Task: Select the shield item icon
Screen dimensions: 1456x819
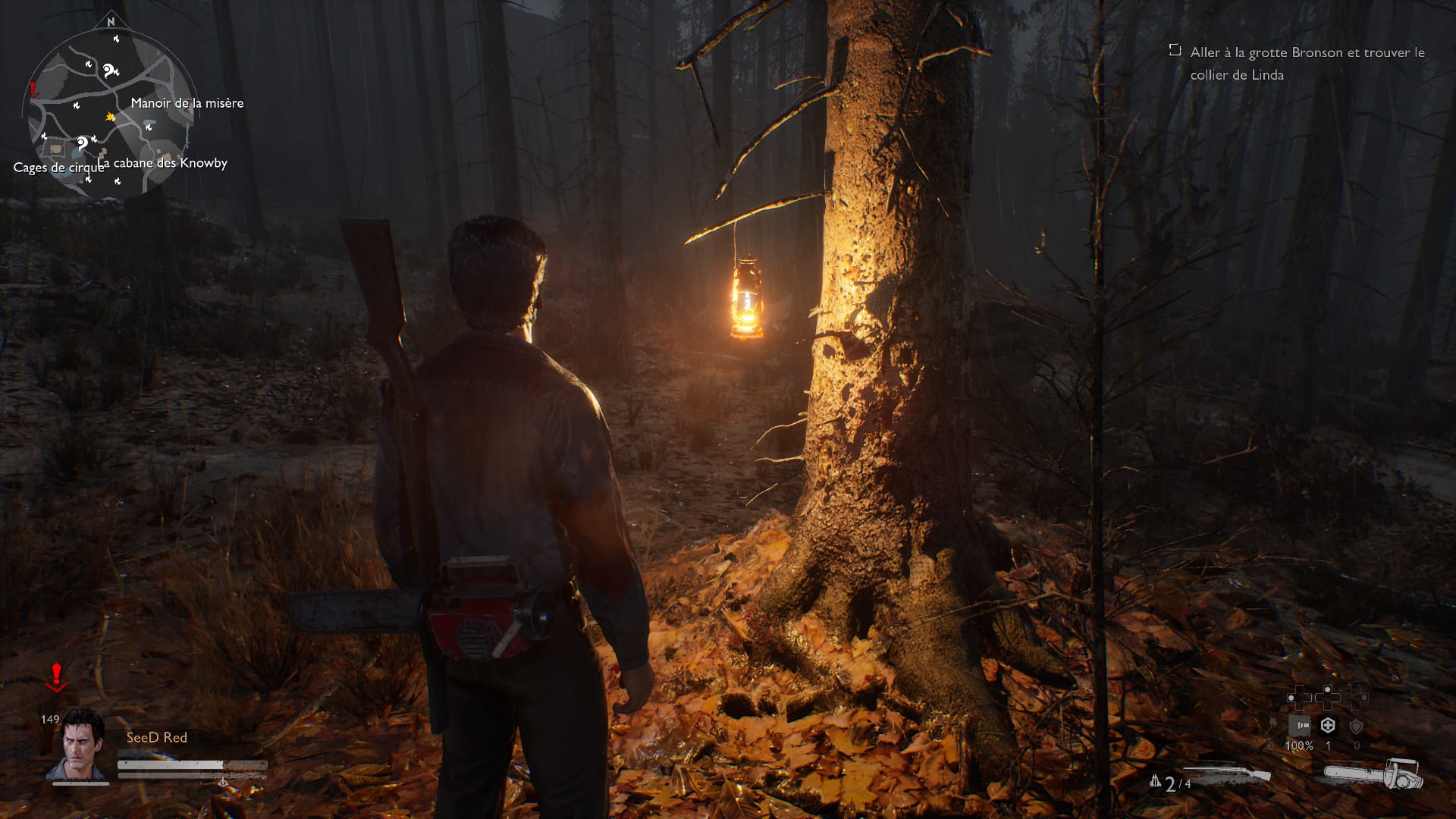Action: [x=1356, y=726]
